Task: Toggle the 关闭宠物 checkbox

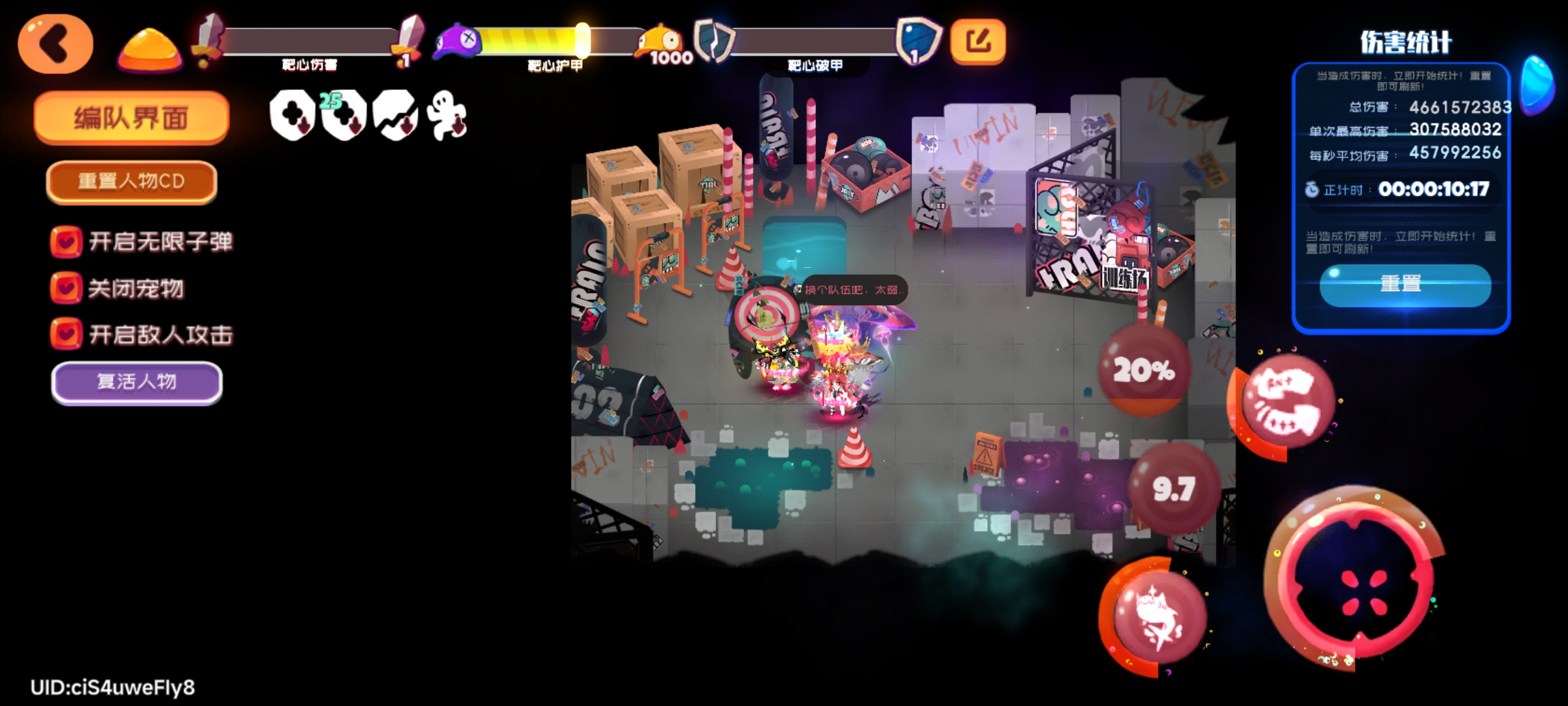Action: [x=66, y=288]
